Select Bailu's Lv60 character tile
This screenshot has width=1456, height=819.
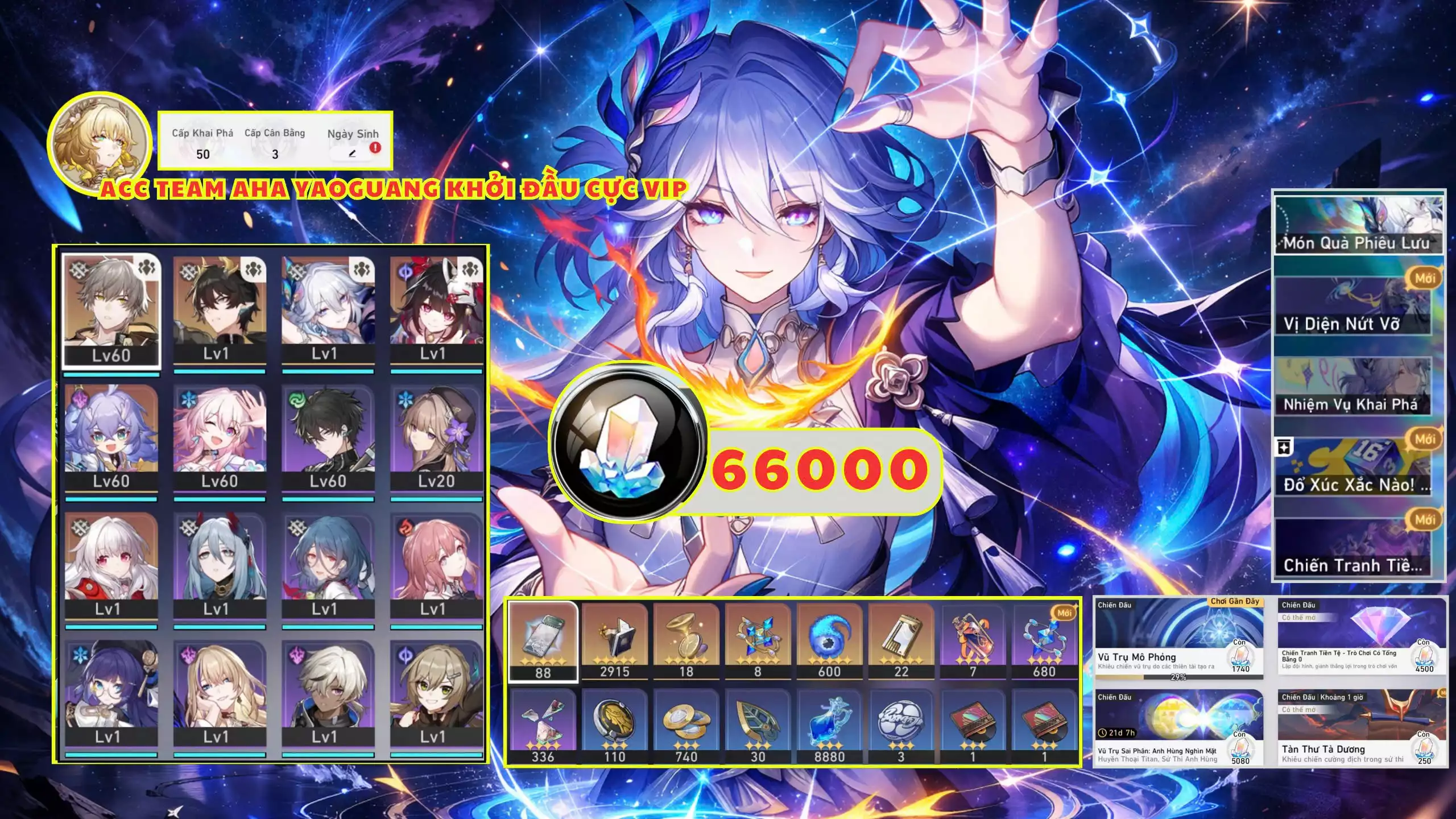(x=111, y=438)
